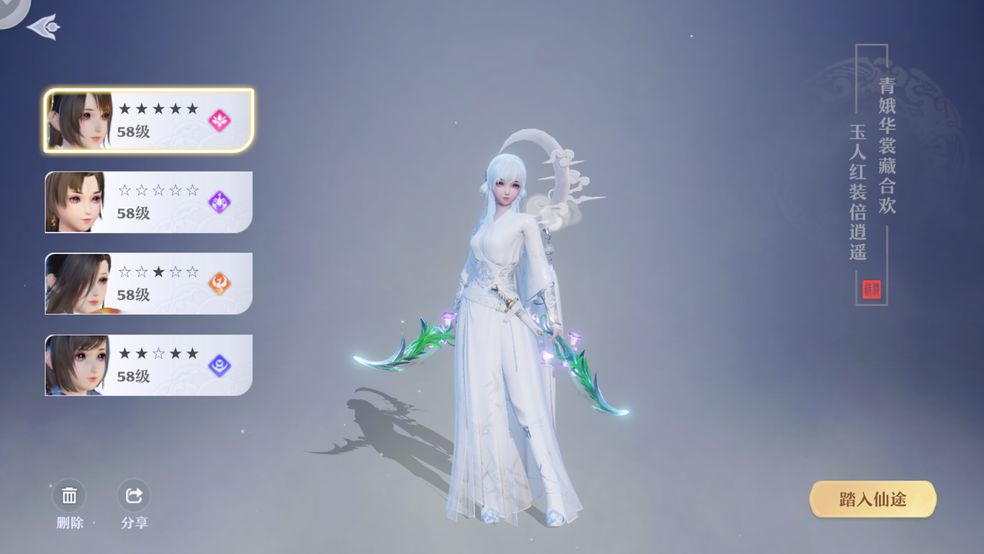Screen dimensions: 984x554
Task: Delete character with the 删除 trash button
Action: [70, 497]
